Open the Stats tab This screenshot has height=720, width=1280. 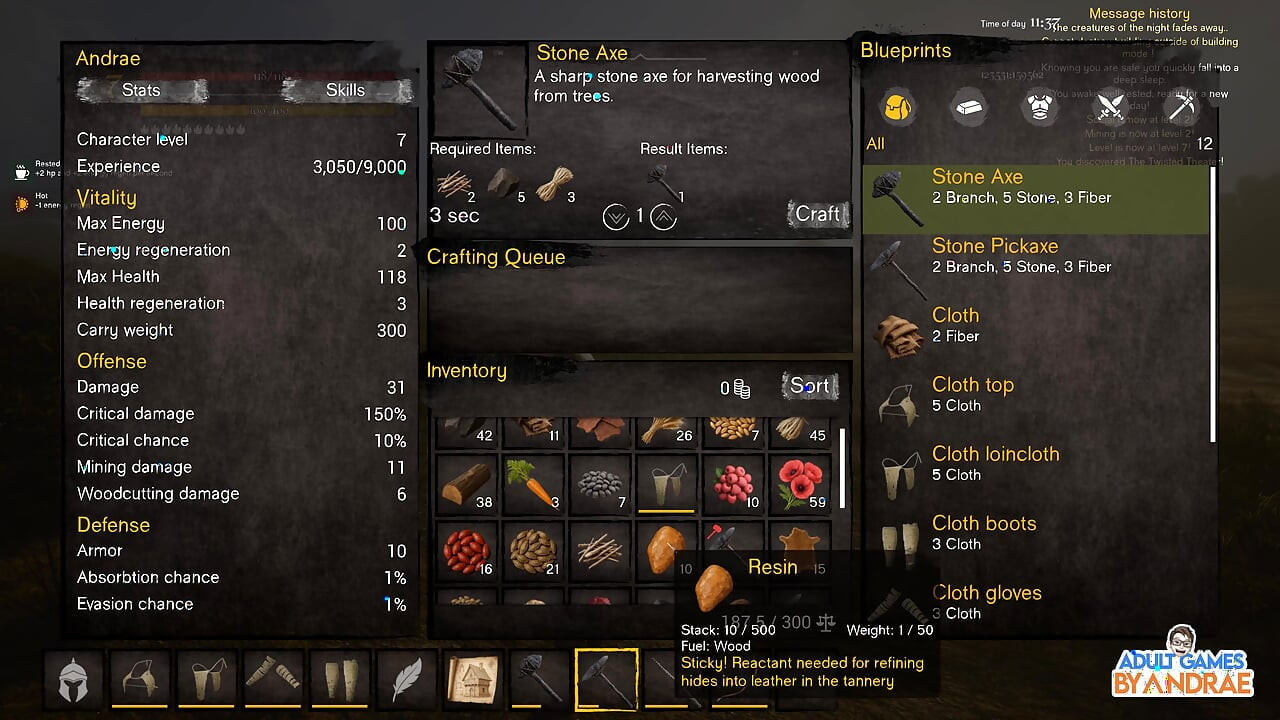[x=141, y=90]
